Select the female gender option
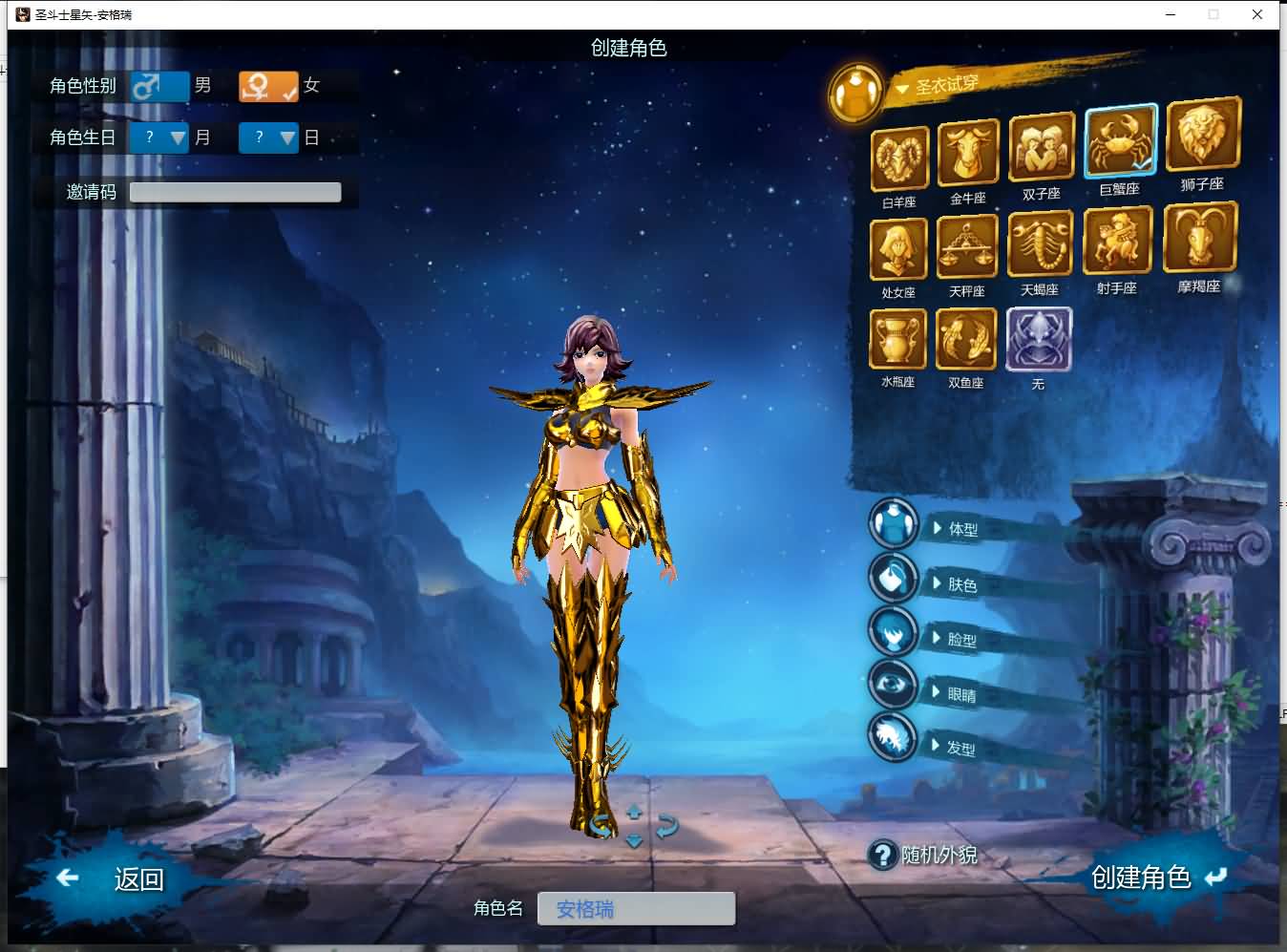Image resolution: width=1287 pixels, height=952 pixels. 268,86
